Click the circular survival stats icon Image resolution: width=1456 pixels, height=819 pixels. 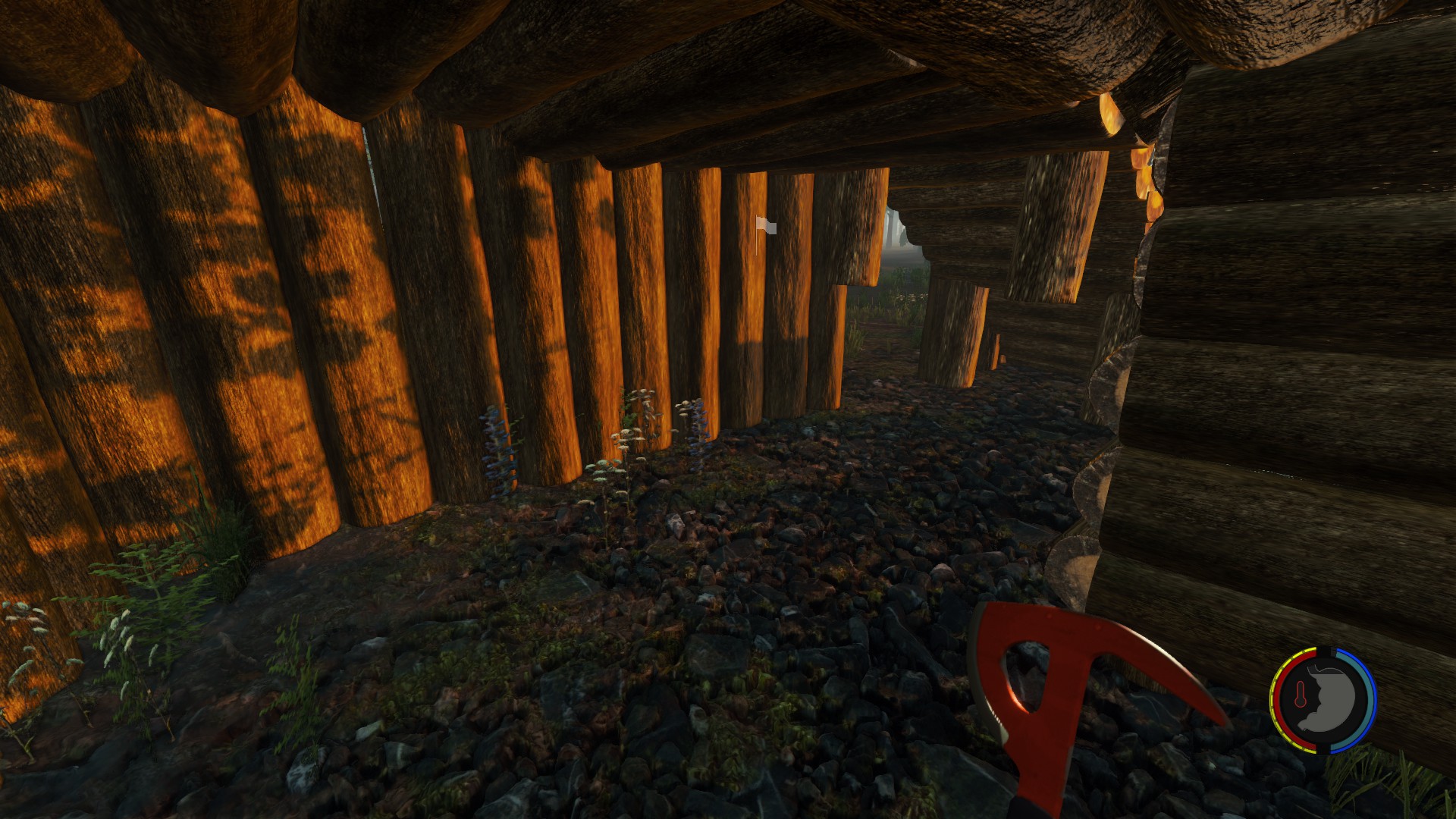[1323, 700]
